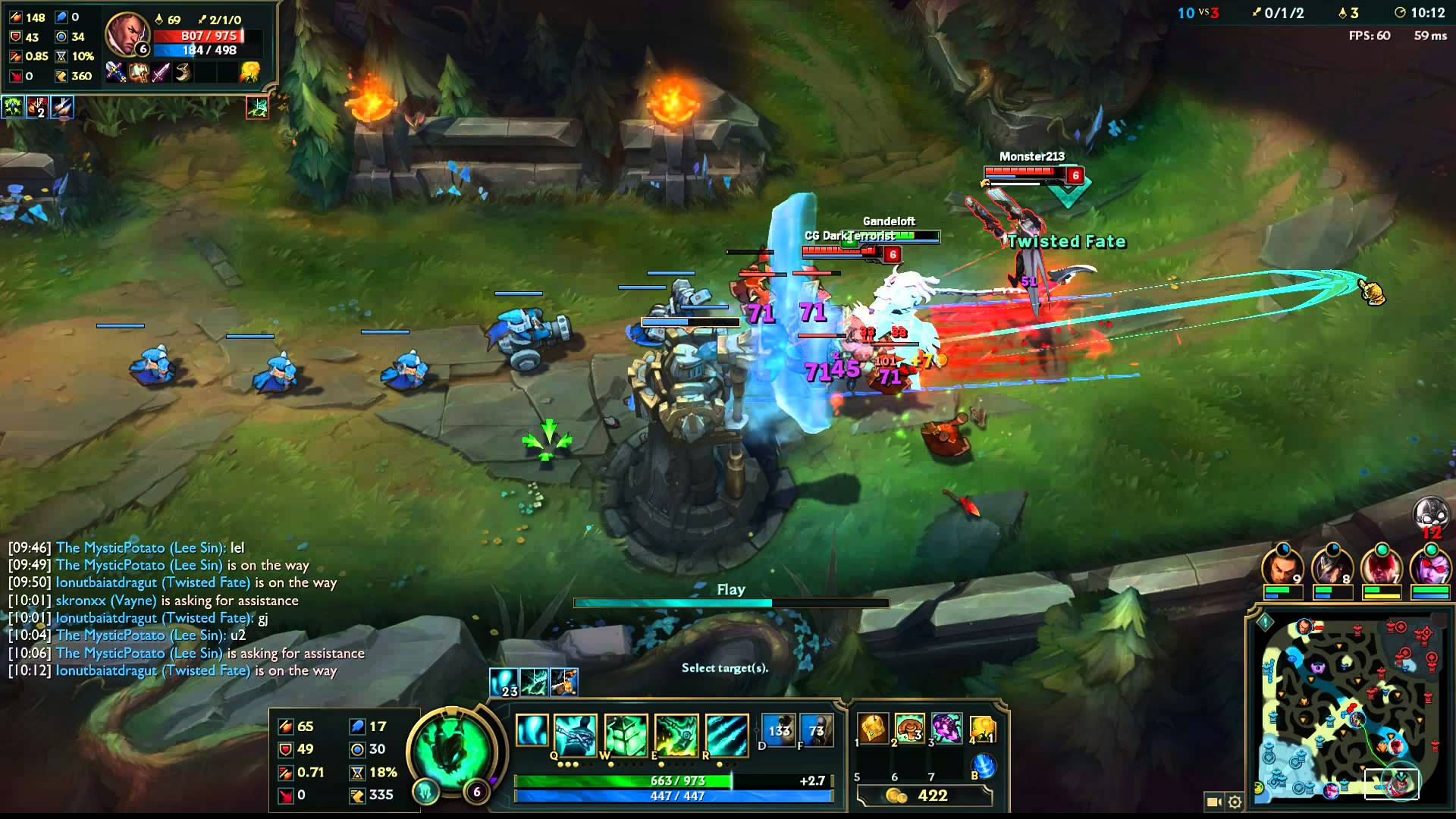Click the D summoner spell on cooldown
The image size is (1456, 819).
point(778,731)
